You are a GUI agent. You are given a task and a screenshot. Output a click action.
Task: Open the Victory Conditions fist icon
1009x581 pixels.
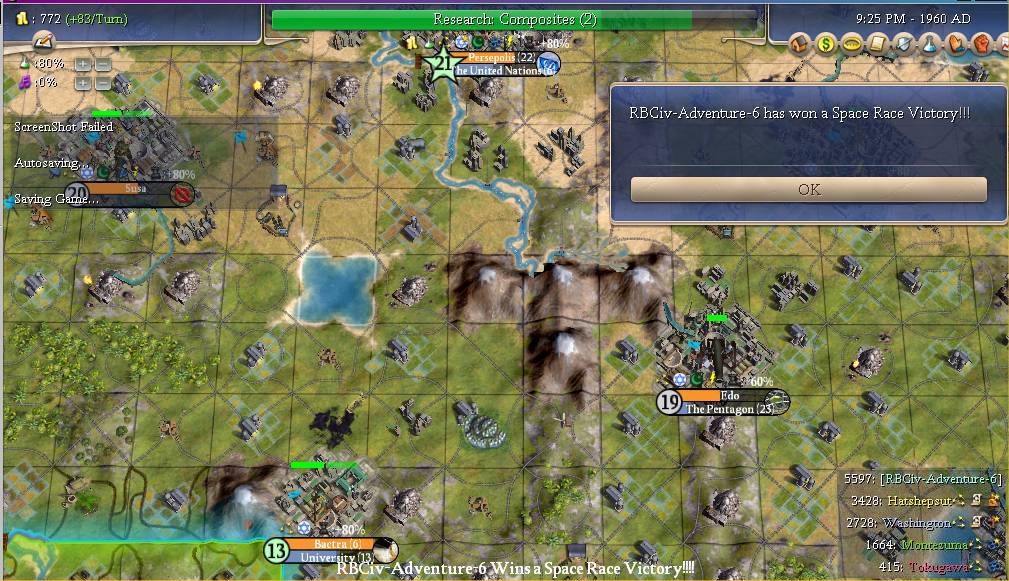(x=982, y=44)
